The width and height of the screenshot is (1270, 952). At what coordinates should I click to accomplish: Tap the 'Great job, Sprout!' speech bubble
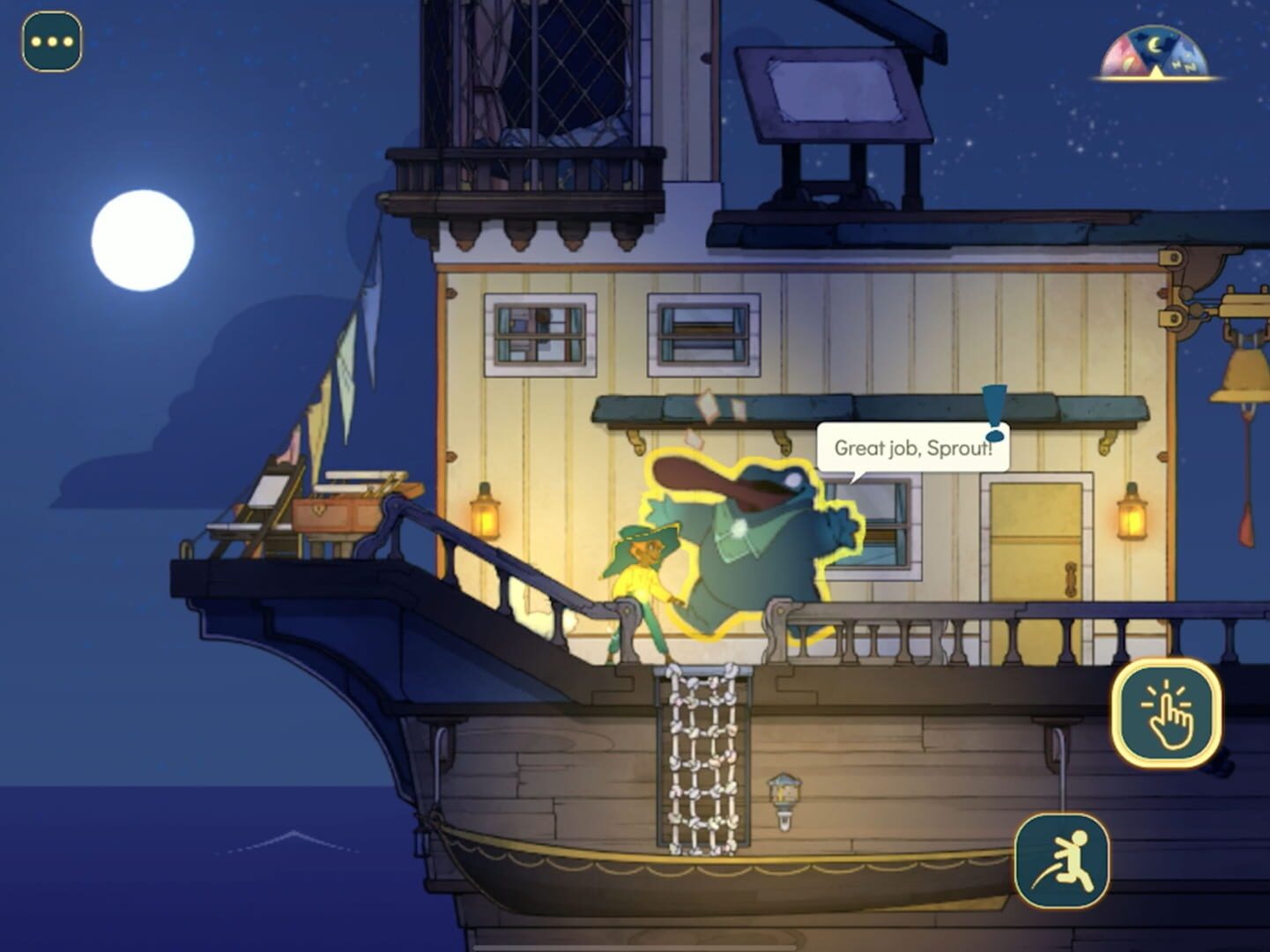click(x=912, y=448)
